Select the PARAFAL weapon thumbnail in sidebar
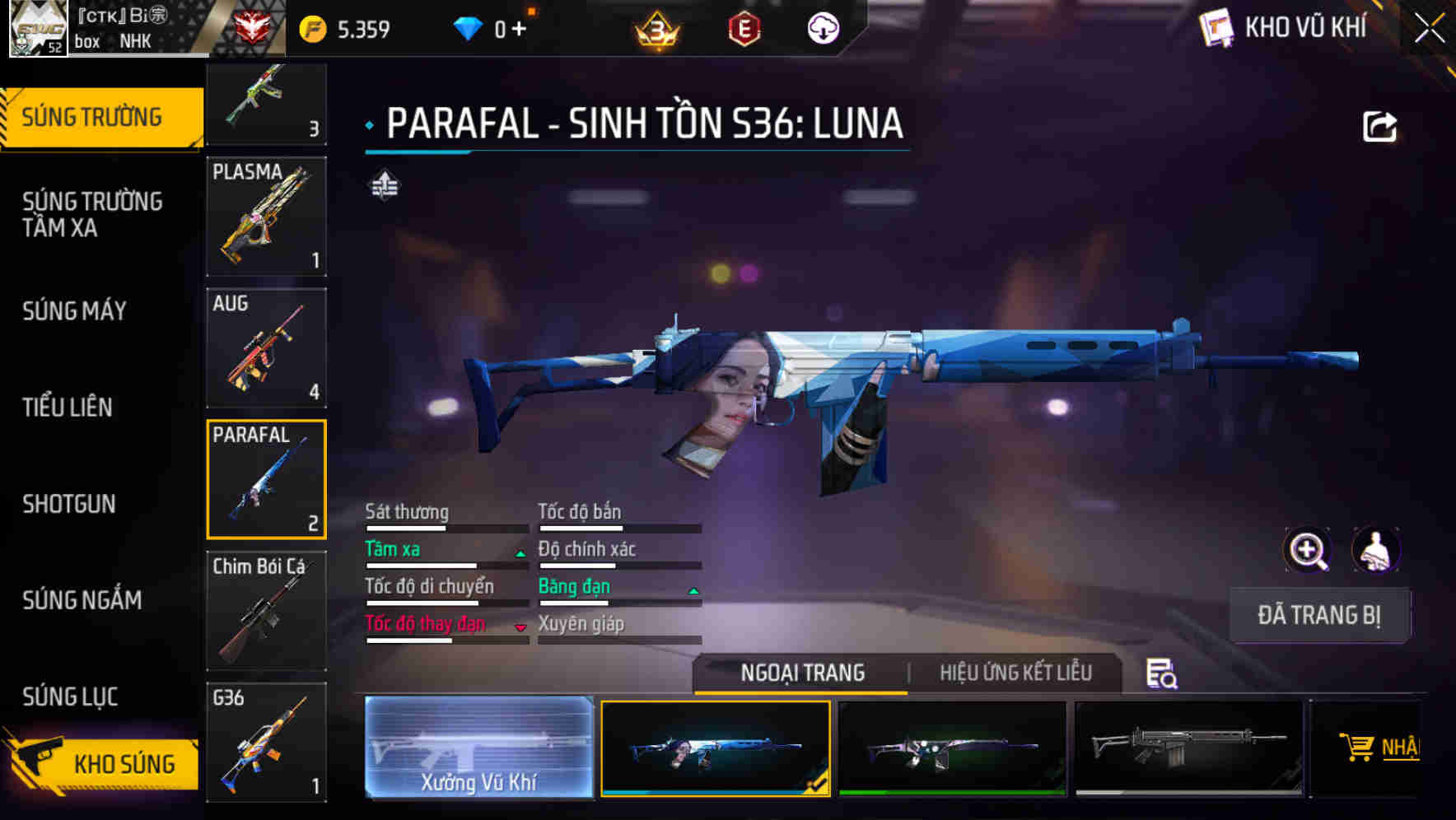Viewport: 1456px width, 820px height. click(x=265, y=479)
